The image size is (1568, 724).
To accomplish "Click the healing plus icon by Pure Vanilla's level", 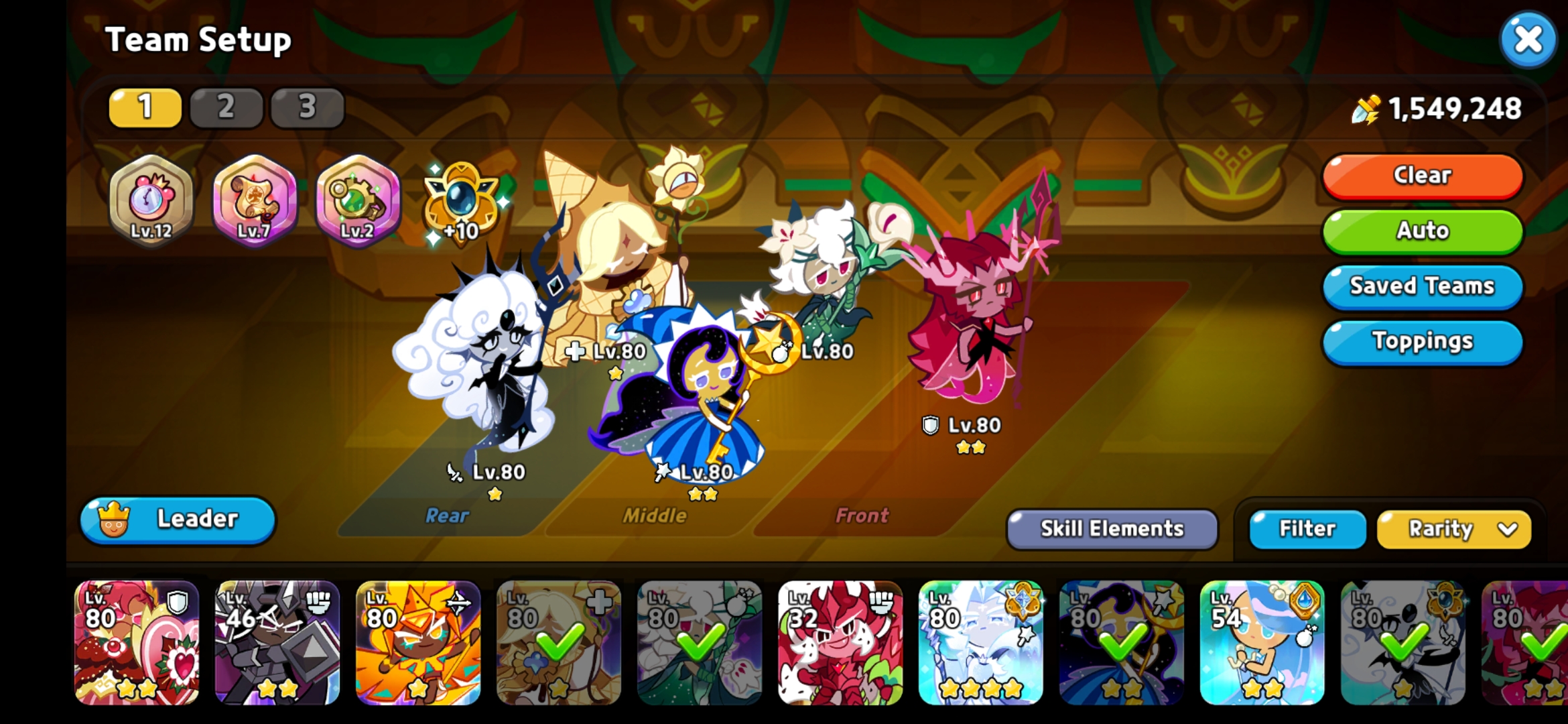I will point(575,349).
